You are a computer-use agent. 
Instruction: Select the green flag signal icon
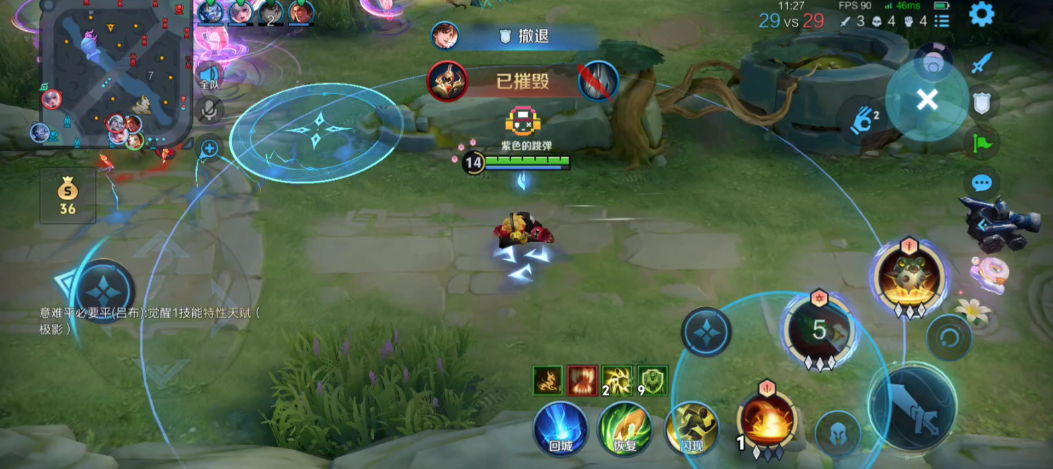pyautogui.click(x=982, y=143)
